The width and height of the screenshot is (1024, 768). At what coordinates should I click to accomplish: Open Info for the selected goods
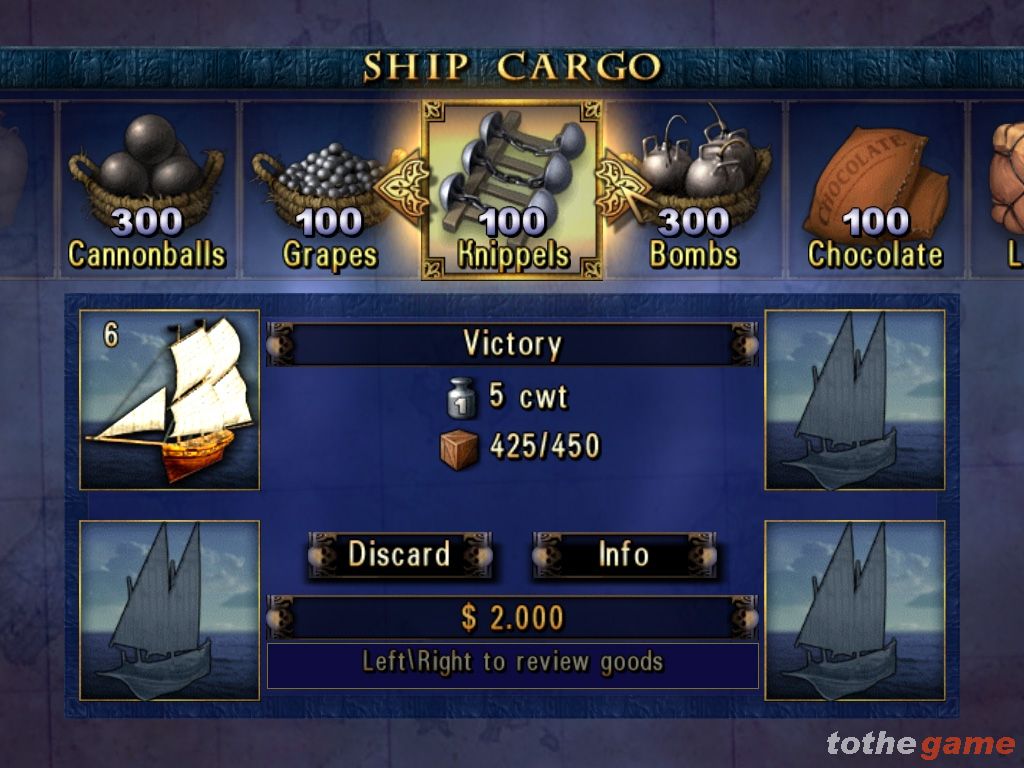point(624,555)
